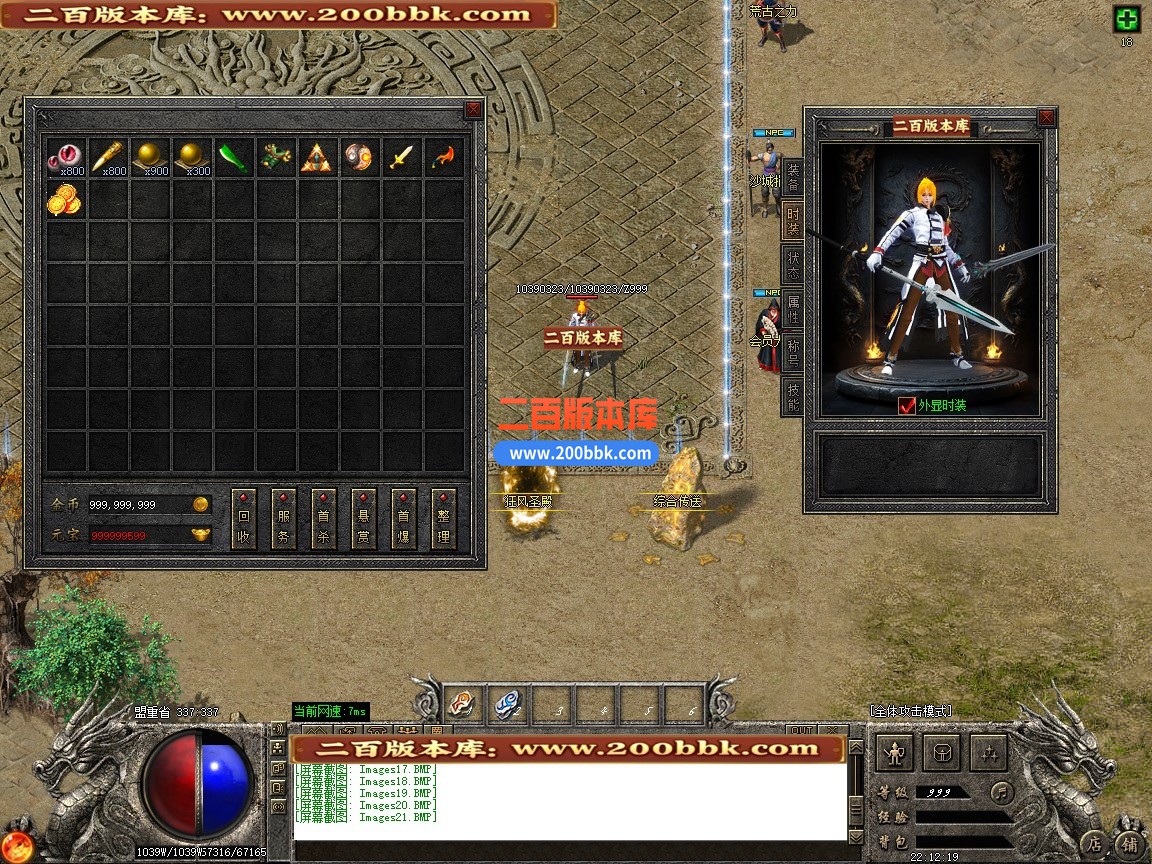Switch to the 装备 equipment tab

coord(792,177)
